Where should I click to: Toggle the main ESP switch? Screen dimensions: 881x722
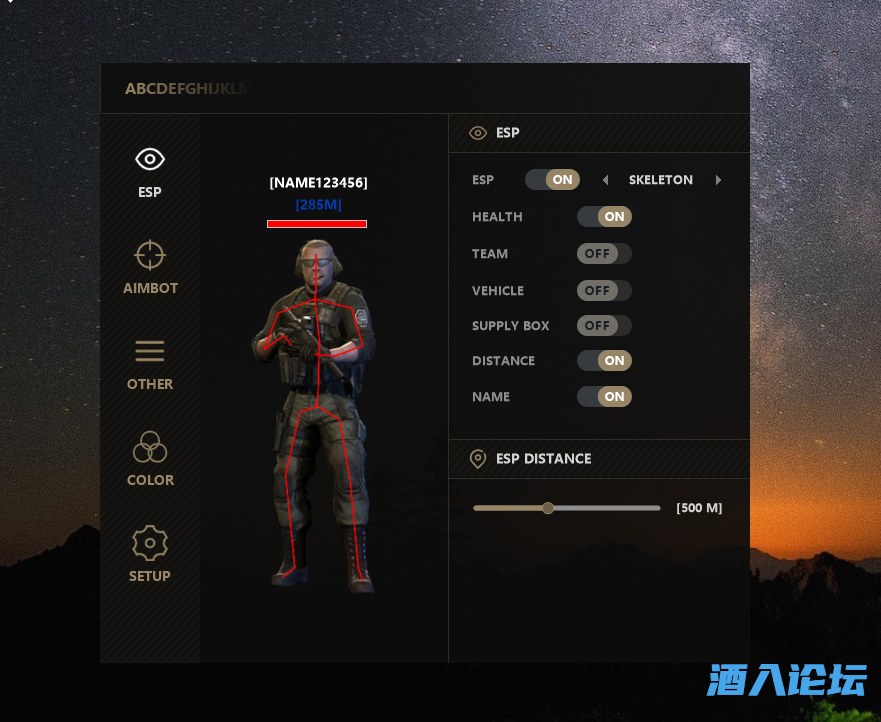coord(552,180)
